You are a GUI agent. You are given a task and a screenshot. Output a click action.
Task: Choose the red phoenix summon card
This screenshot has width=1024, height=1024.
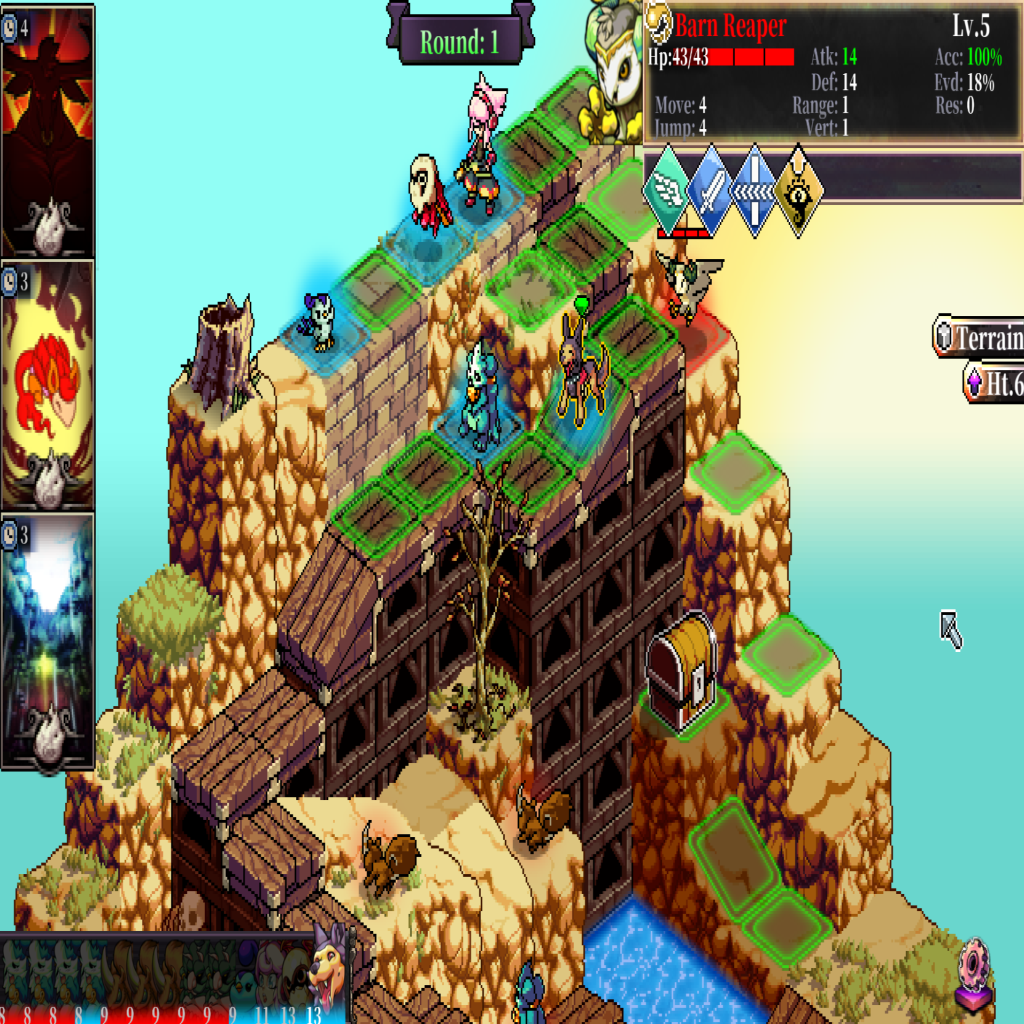[x=48, y=385]
